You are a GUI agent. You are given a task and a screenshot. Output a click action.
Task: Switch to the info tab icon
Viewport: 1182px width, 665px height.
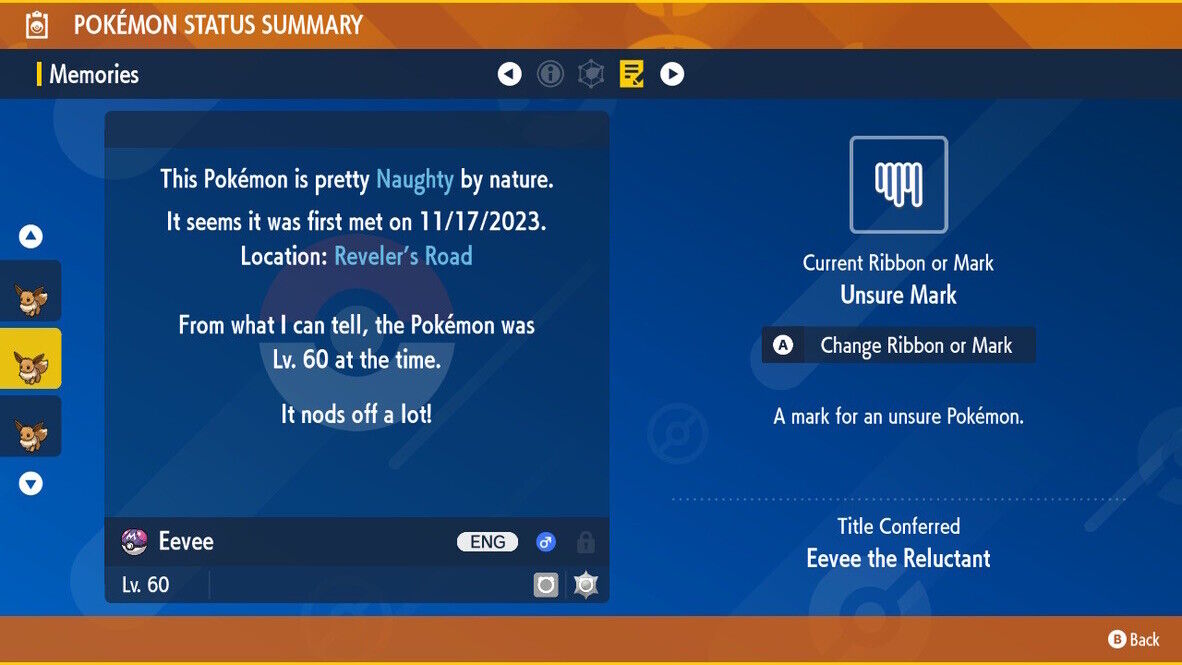[x=550, y=74]
